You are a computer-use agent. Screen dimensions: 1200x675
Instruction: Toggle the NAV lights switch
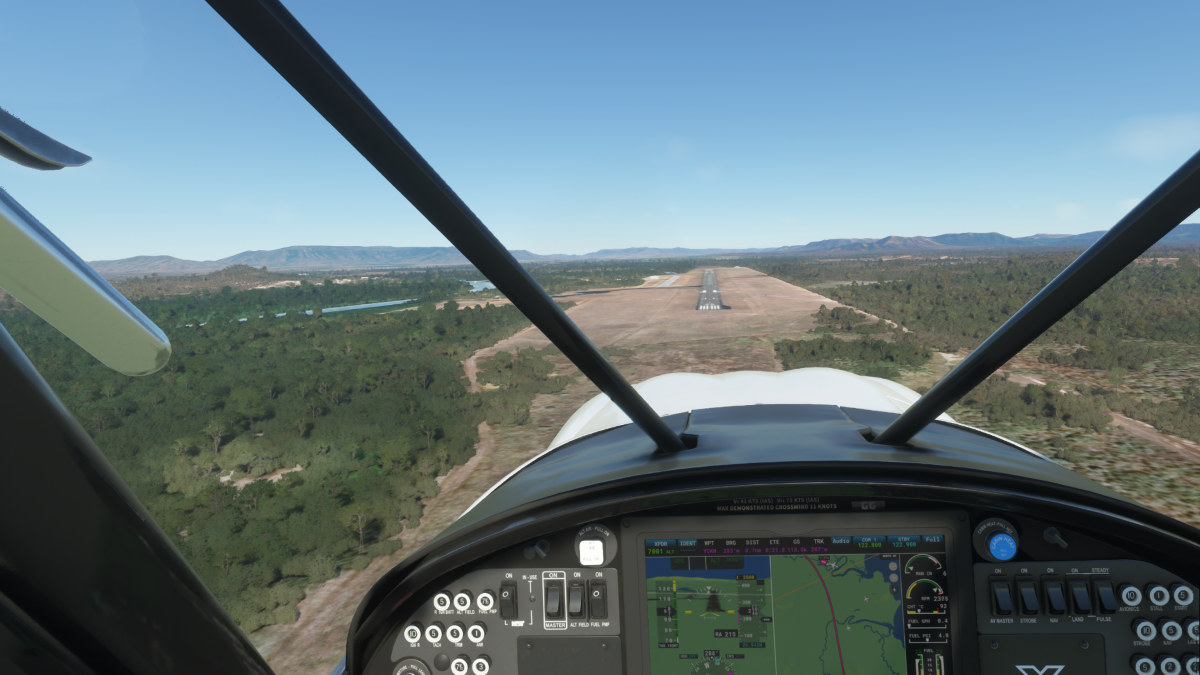[1054, 597]
